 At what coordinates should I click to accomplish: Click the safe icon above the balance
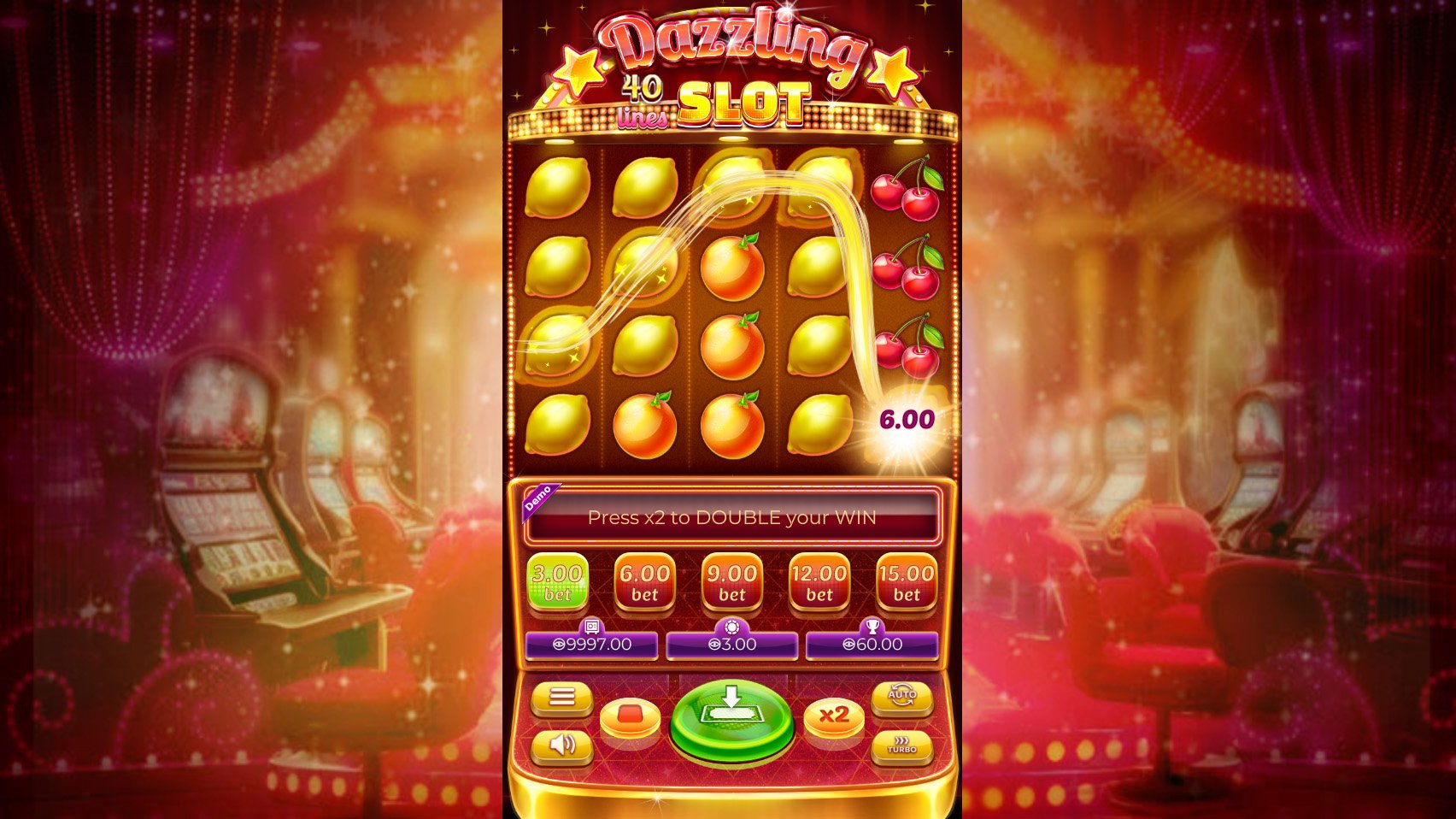pyautogui.click(x=590, y=627)
